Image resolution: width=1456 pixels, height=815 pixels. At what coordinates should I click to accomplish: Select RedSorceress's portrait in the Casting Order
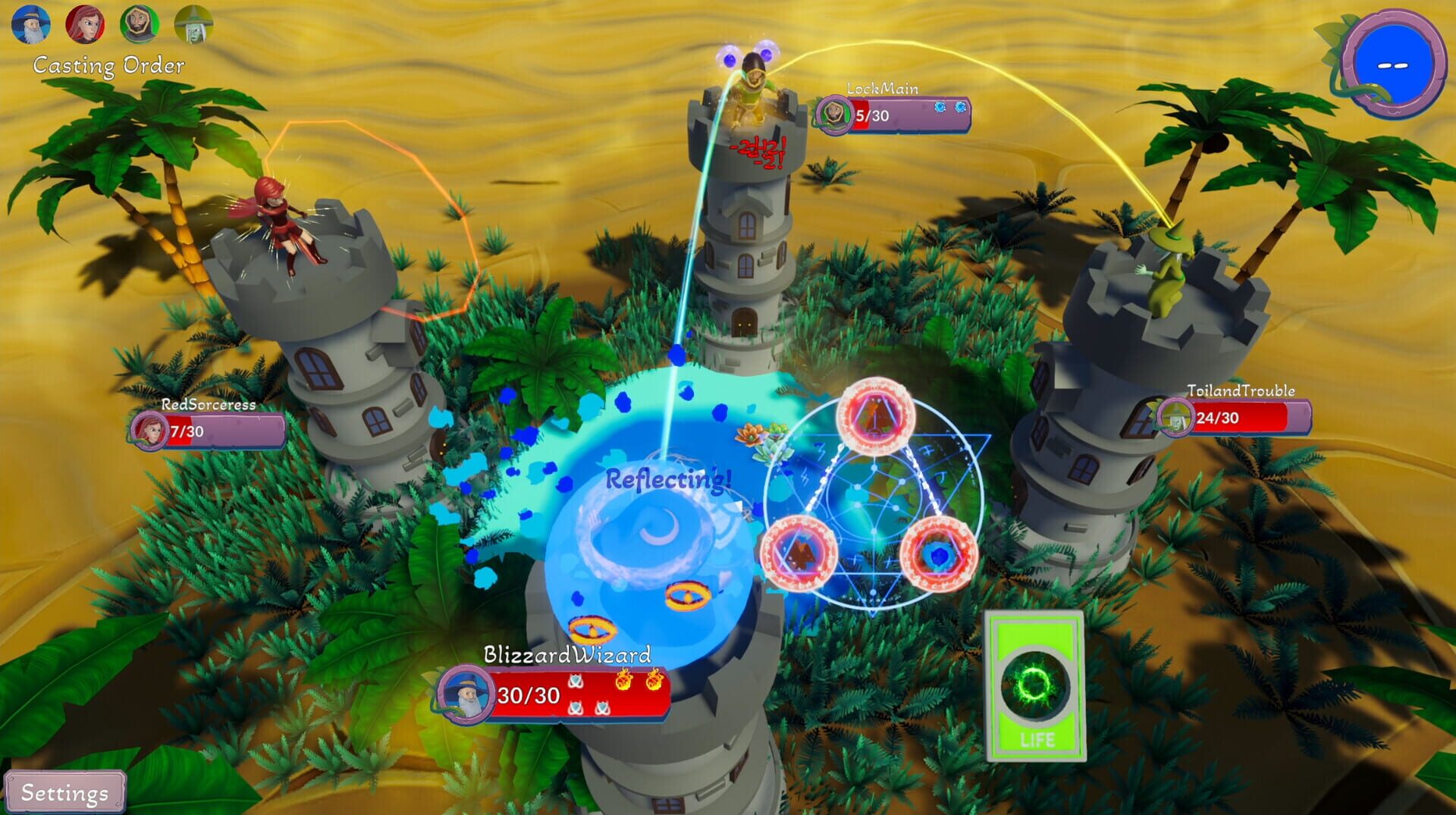click(x=86, y=23)
